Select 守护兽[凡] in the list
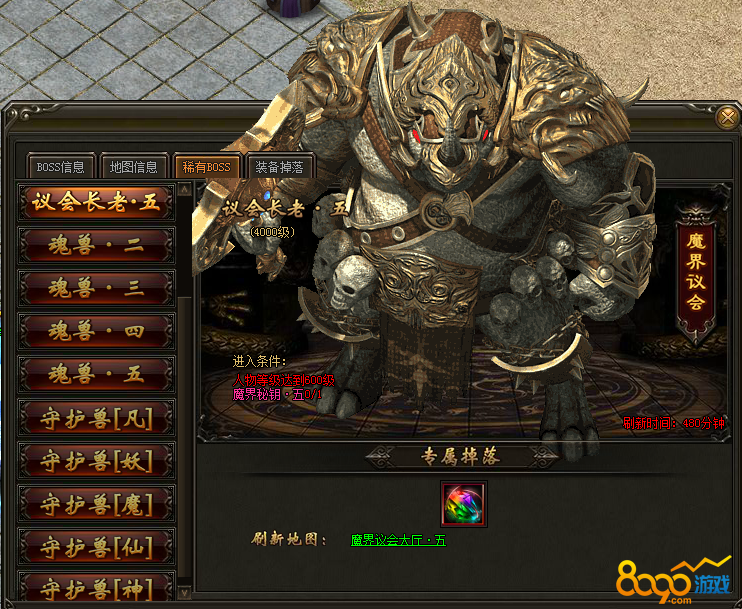742x609 pixels. [x=96, y=418]
